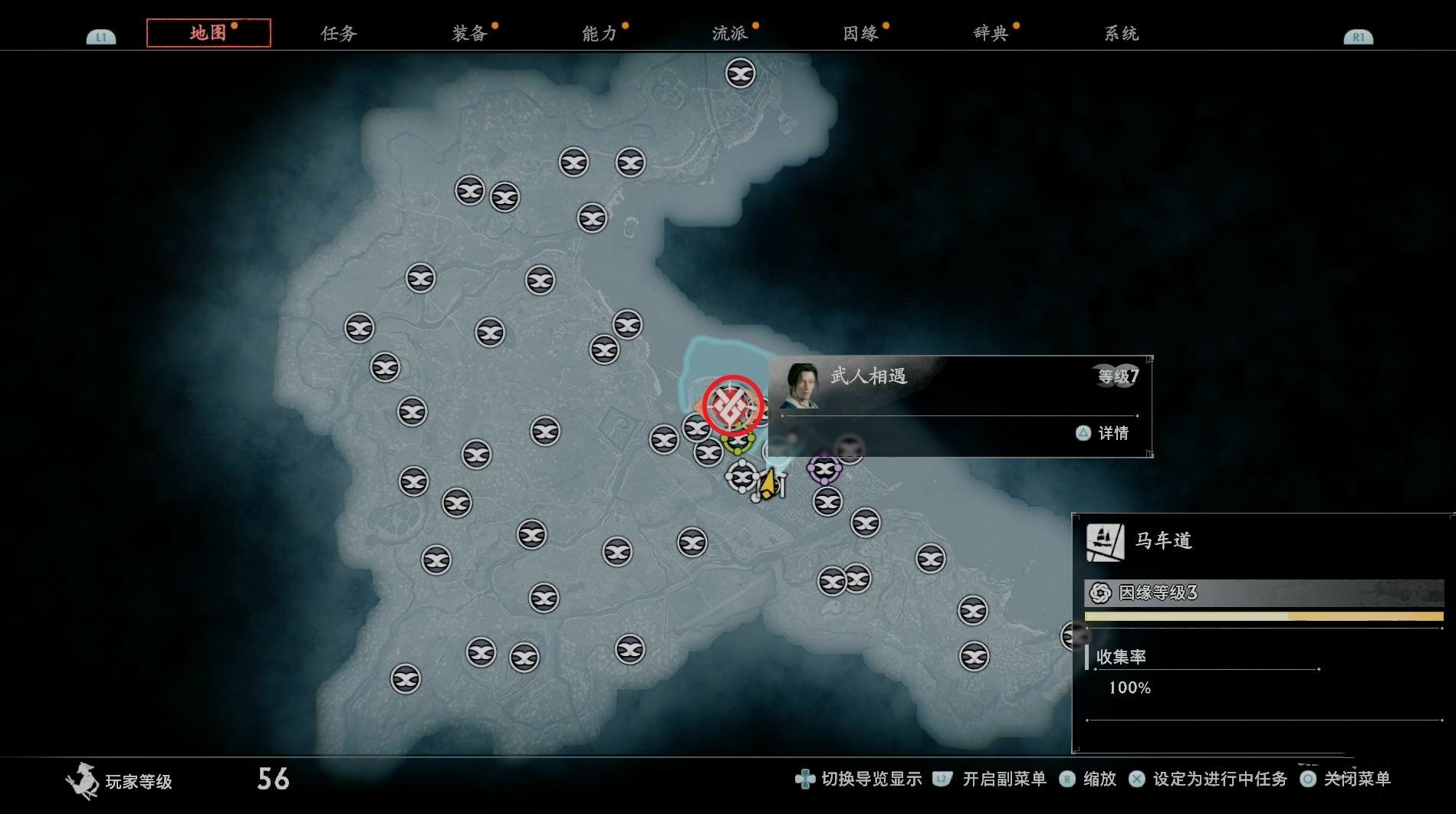The width and height of the screenshot is (1456, 814).
Task: Select the 能力 abilities tab
Action: coord(600,33)
